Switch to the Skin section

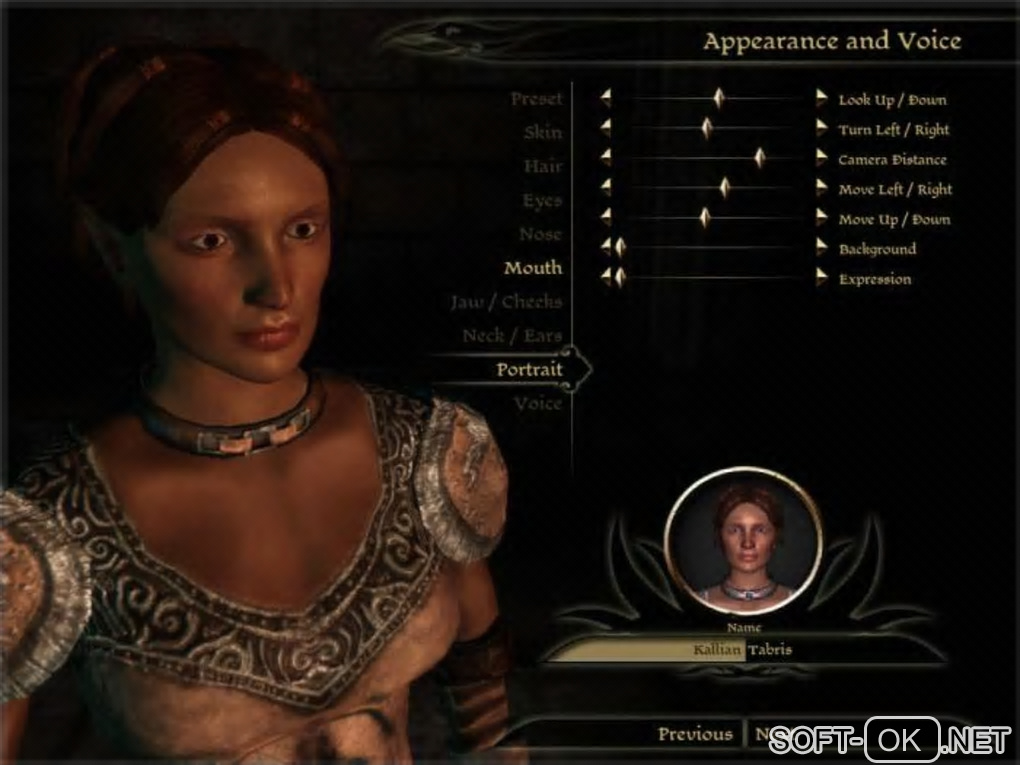542,133
